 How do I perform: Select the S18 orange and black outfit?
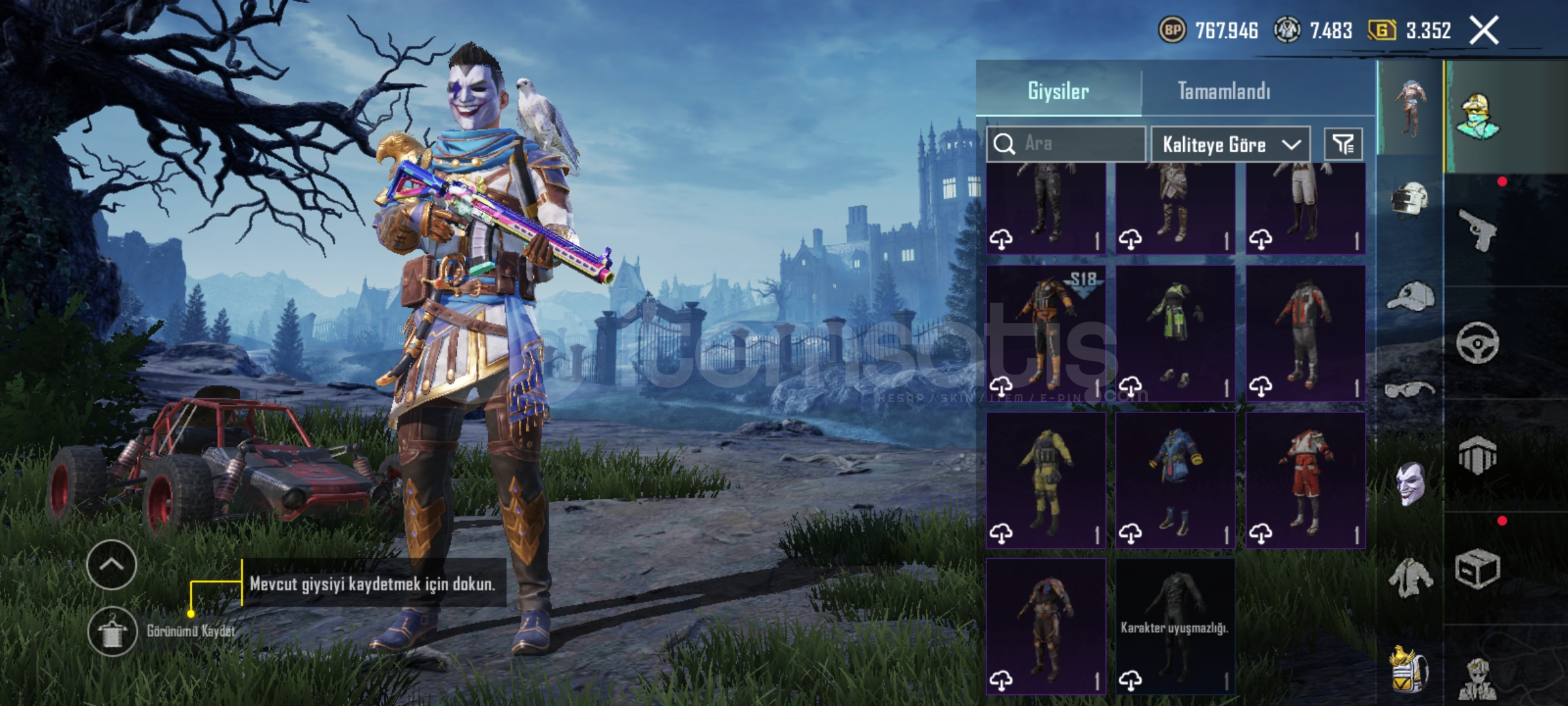point(1045,332)
